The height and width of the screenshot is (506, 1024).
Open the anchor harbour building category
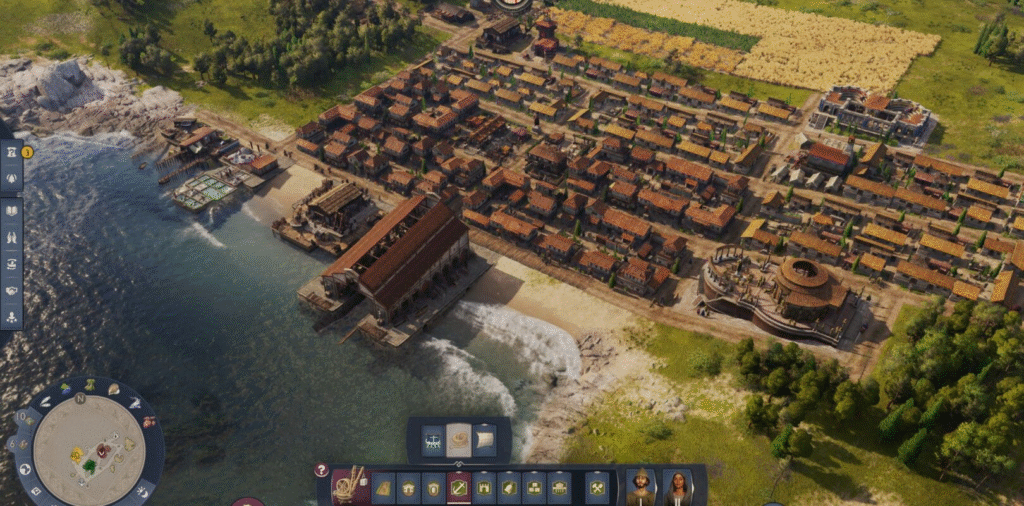(x=459, y=489)
